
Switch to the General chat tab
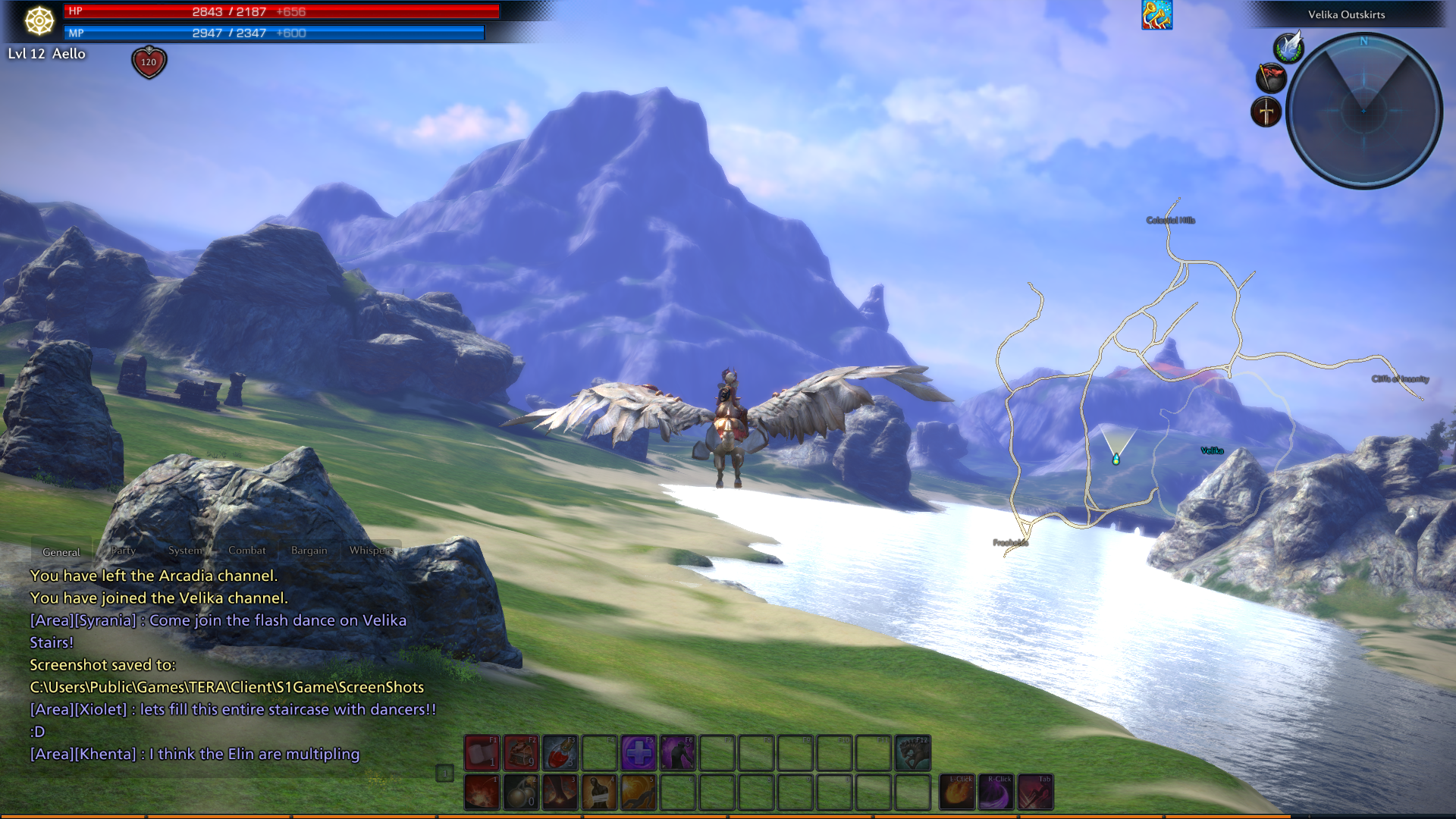tap(61, 551)
